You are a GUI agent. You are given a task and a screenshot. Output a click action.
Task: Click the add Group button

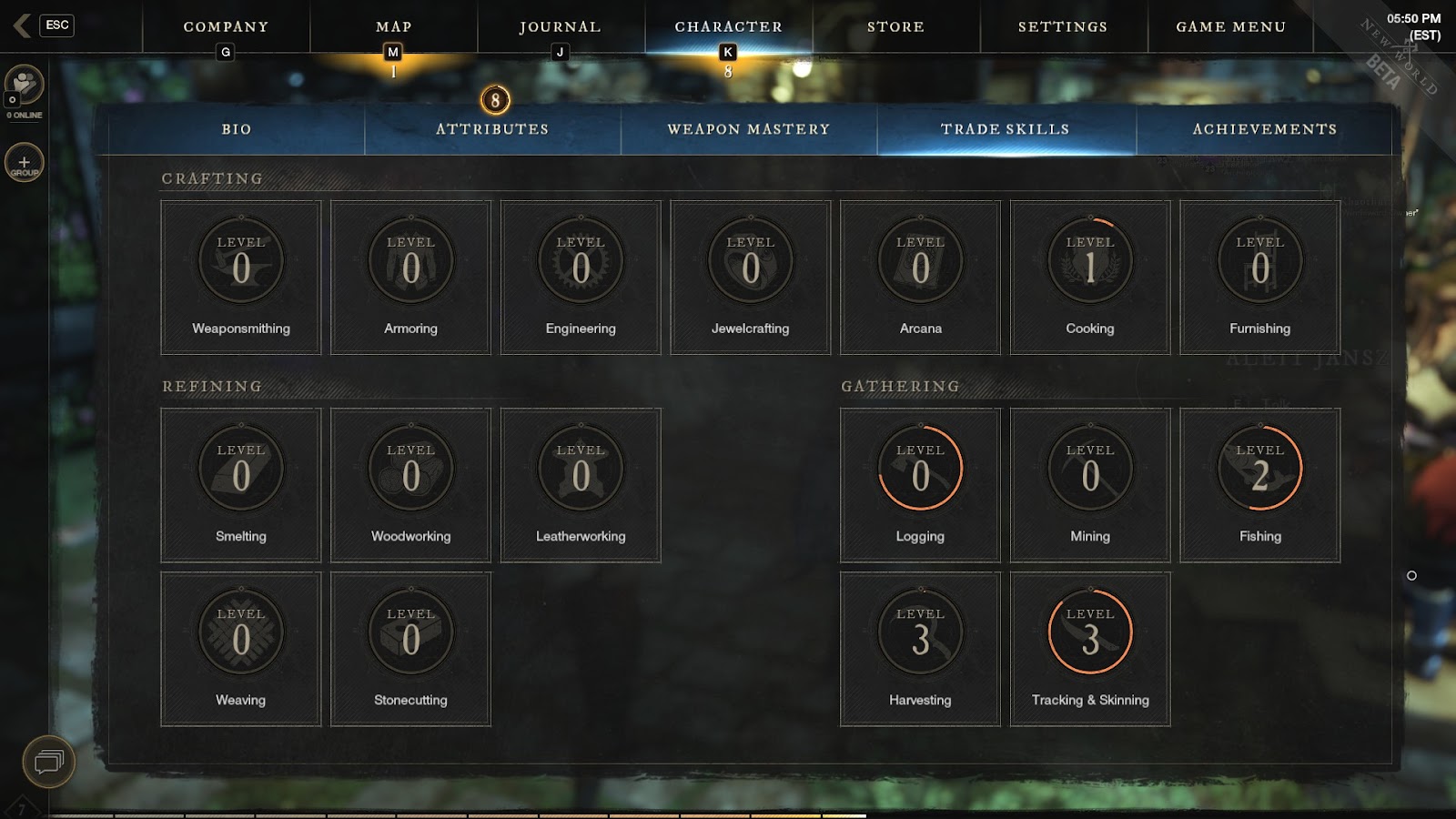(x=25, y=163)
